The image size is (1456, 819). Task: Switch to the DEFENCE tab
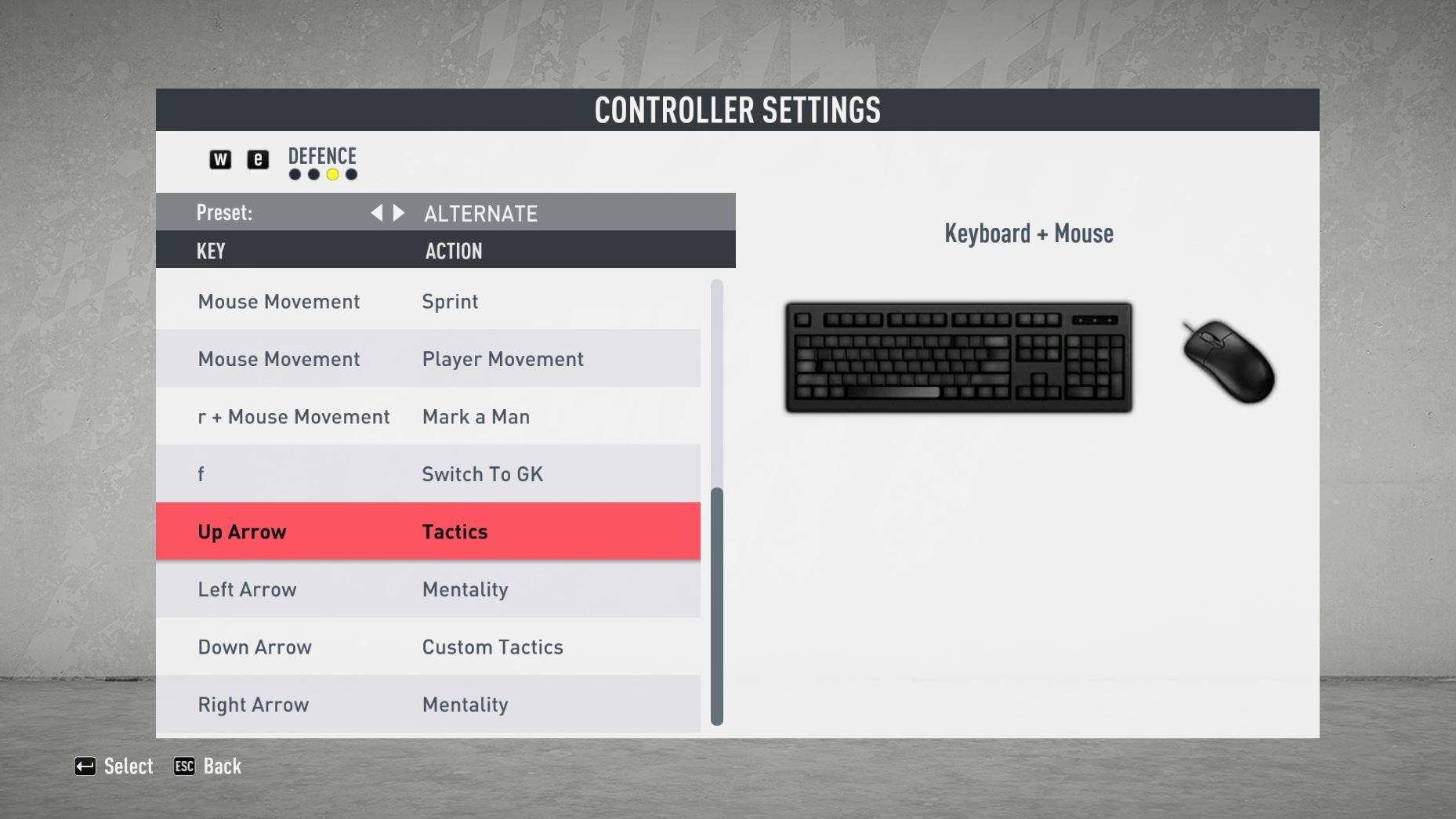click(322, 156)
